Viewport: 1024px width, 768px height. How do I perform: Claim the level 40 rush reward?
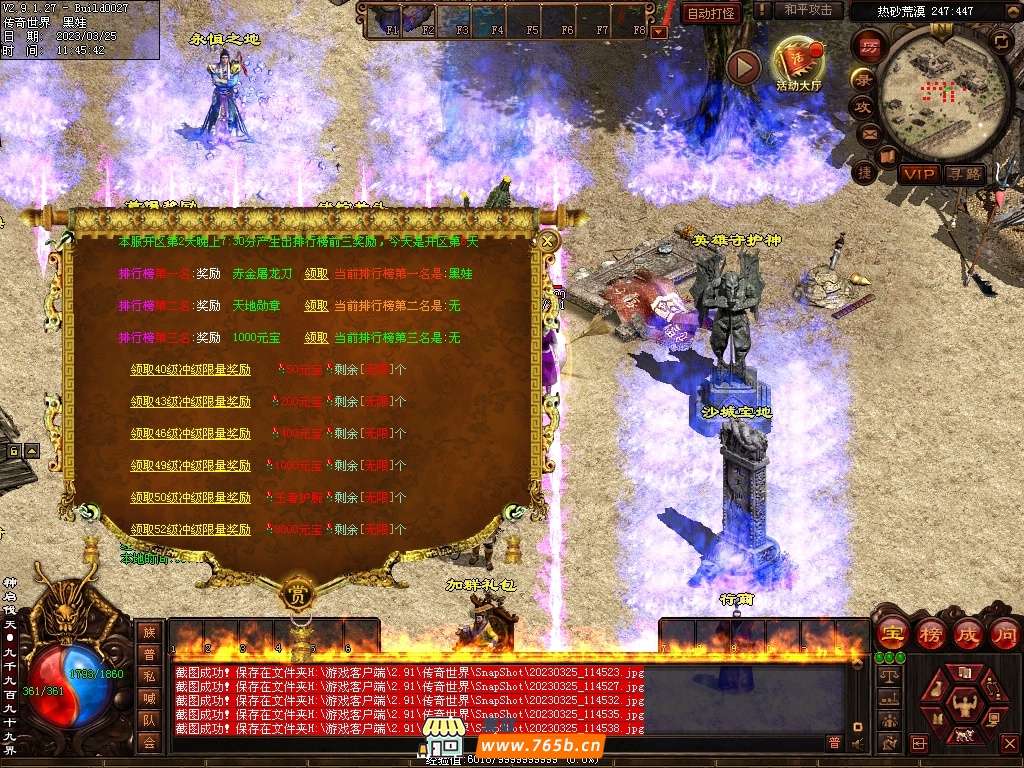[190, 369]
